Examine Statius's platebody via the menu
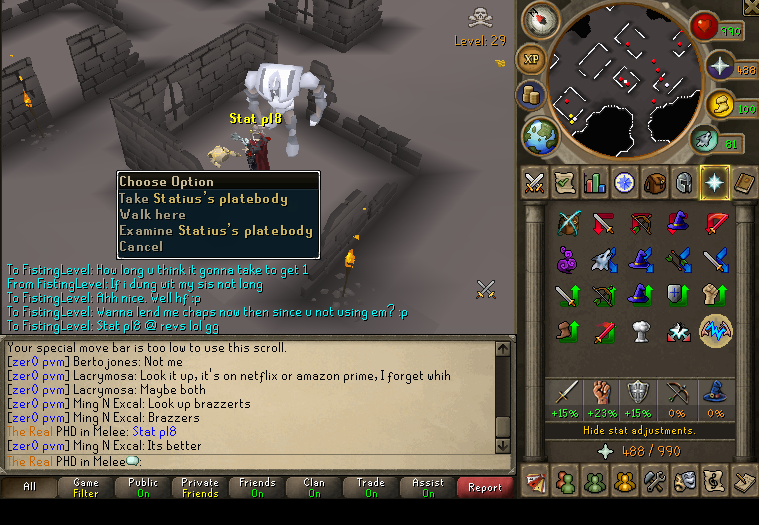The width and height of the screenshot is (759, 525). [x=216, y=230]
